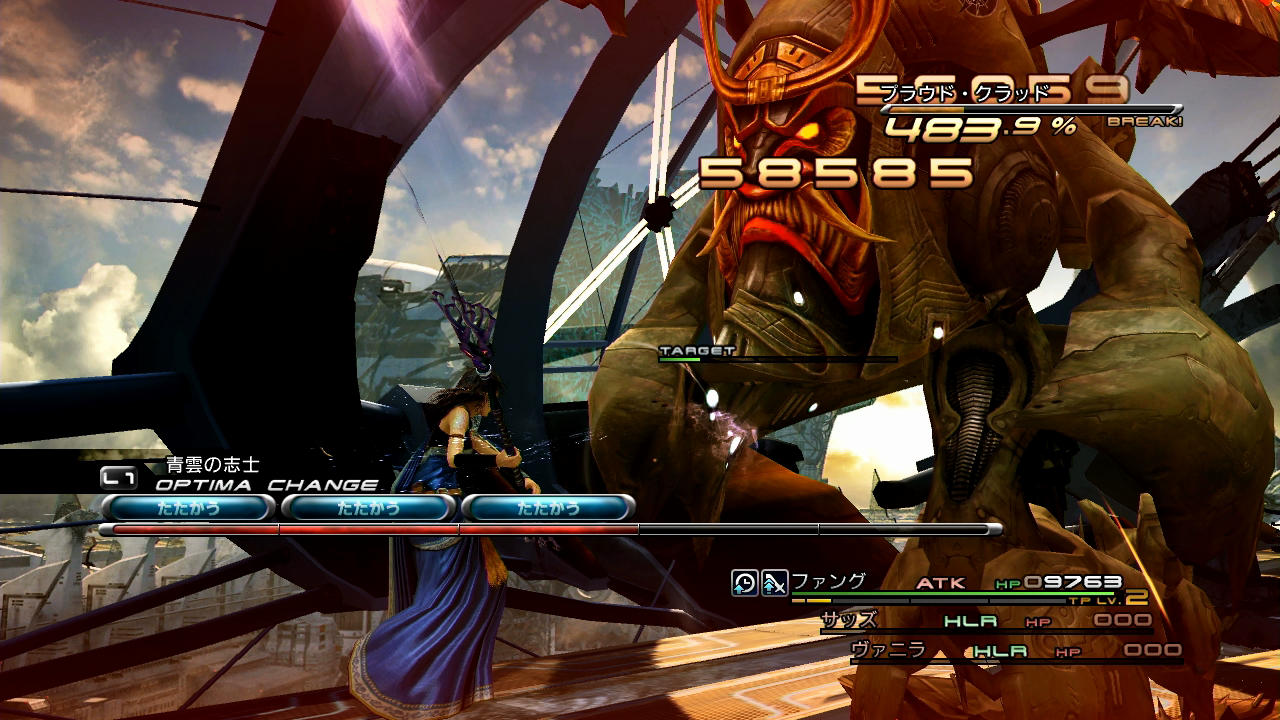The height and width of the screenshot is (720, 1280).
Task: Click the enemy name プラウド・クラッド
Action: [x=966, y=94]
